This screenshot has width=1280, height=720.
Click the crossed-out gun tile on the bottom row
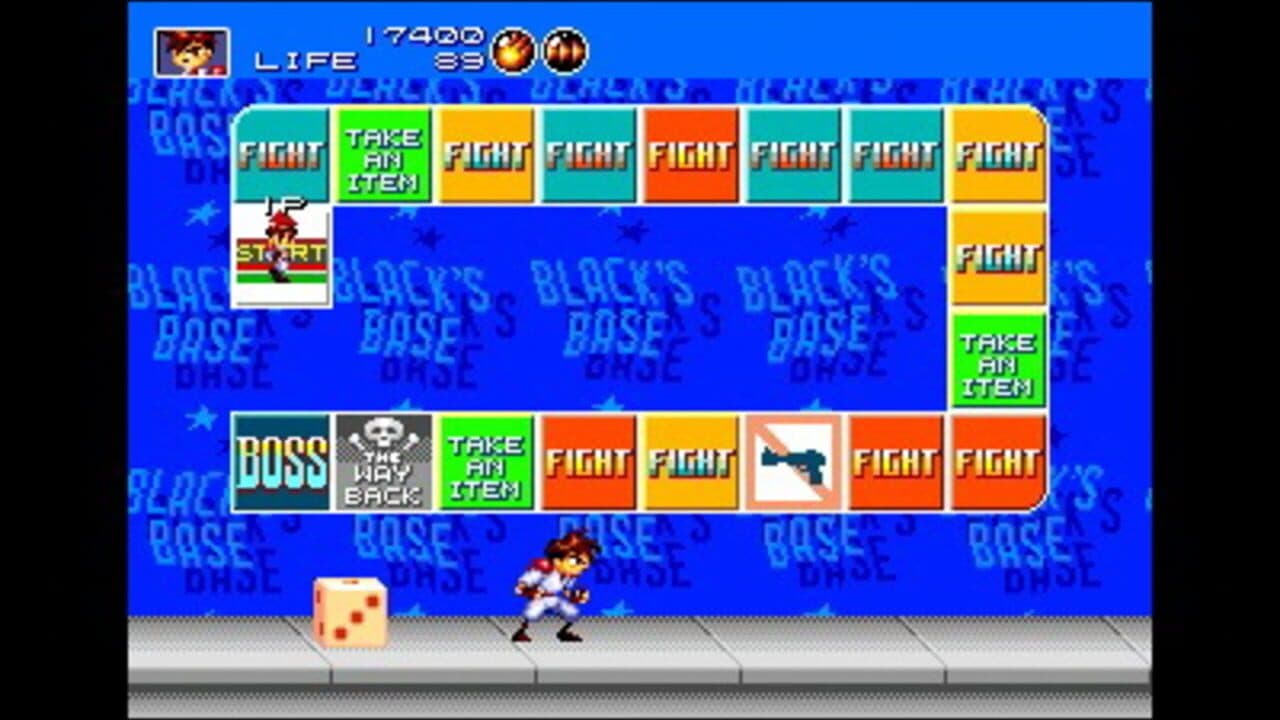point(793,462)
